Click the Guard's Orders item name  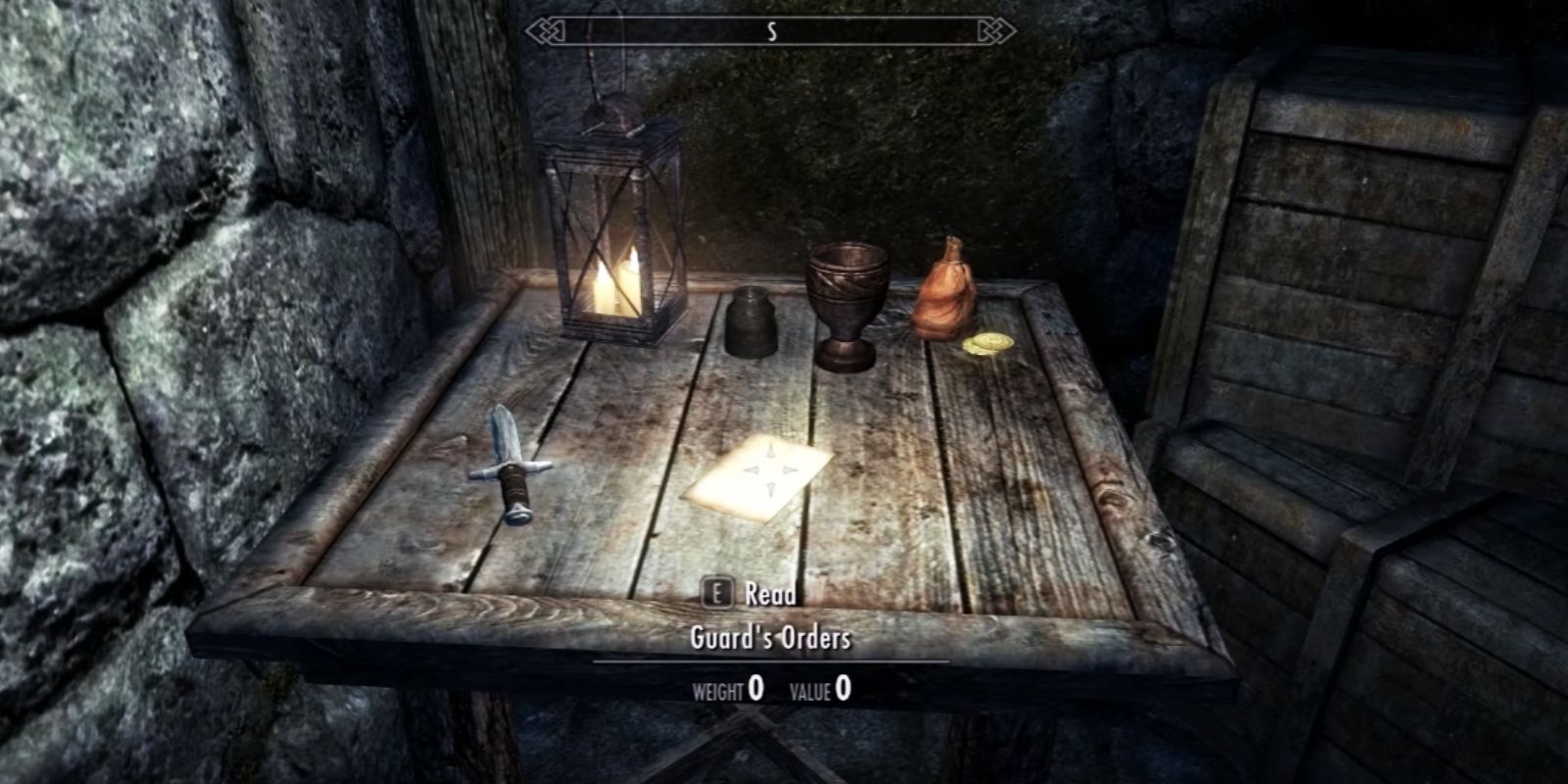(772, 635)
